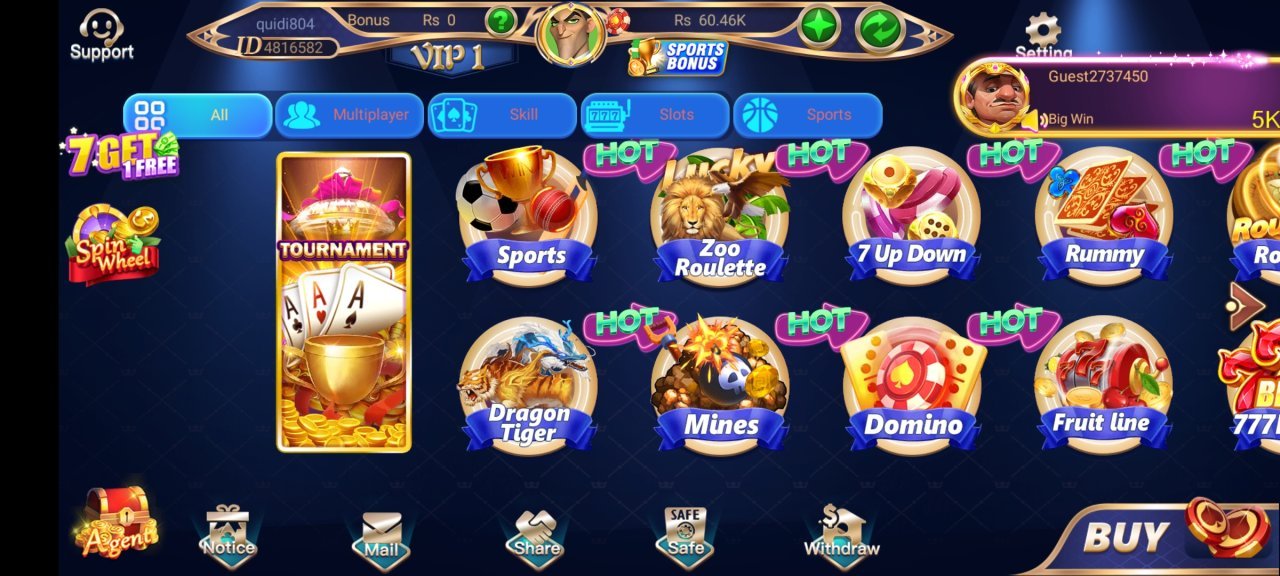Choose the Mines game
The height and width of the screenshot is (576, 1280).
720,385
